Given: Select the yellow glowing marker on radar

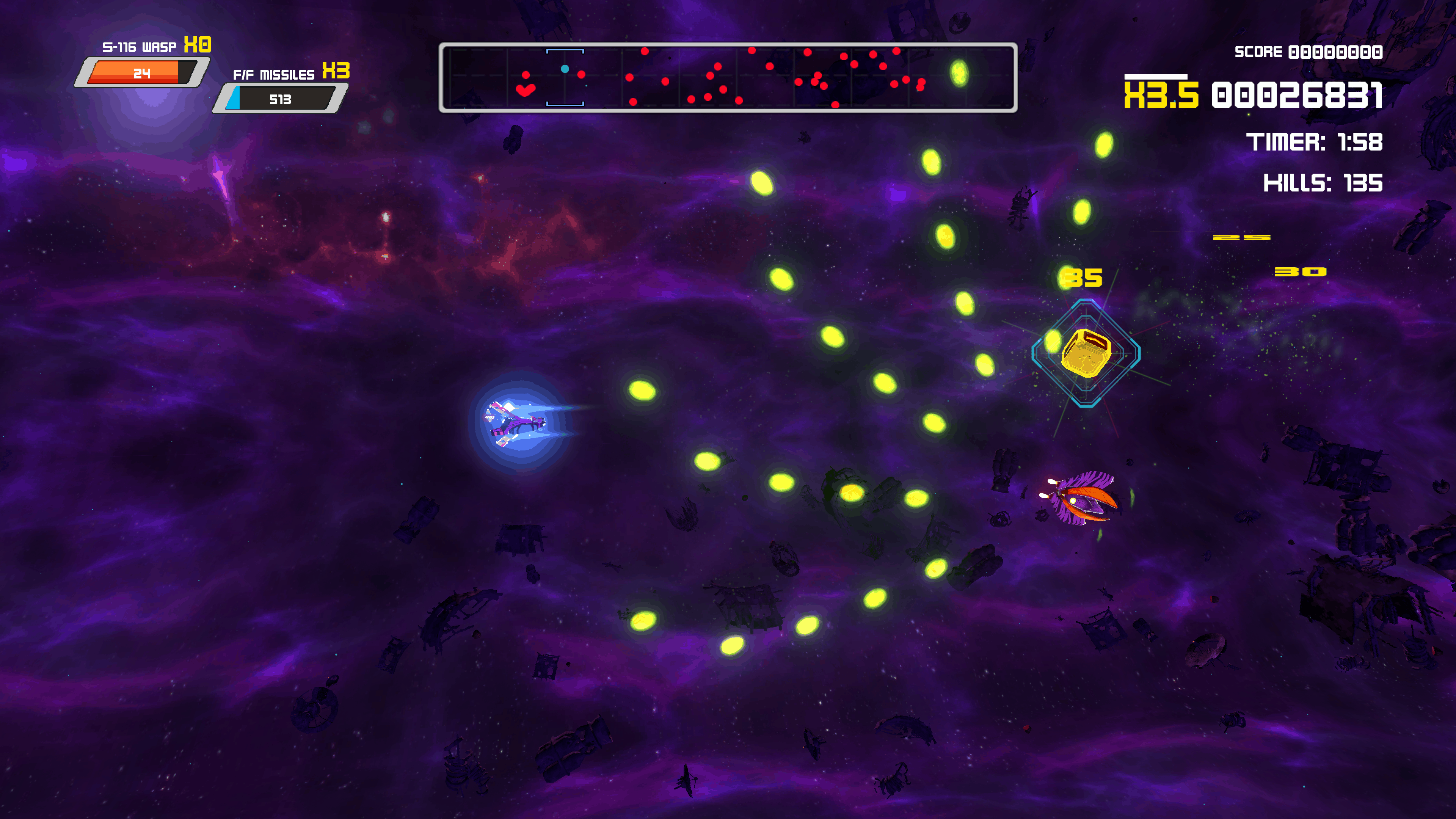Looking at the screenshot, I should (959, 73).
